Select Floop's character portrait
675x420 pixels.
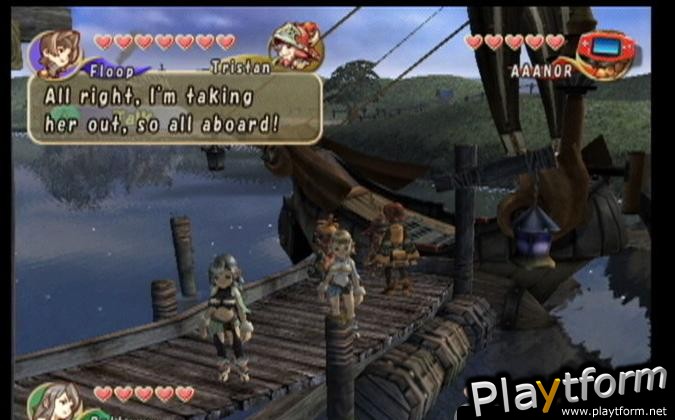tap(54, 52)
